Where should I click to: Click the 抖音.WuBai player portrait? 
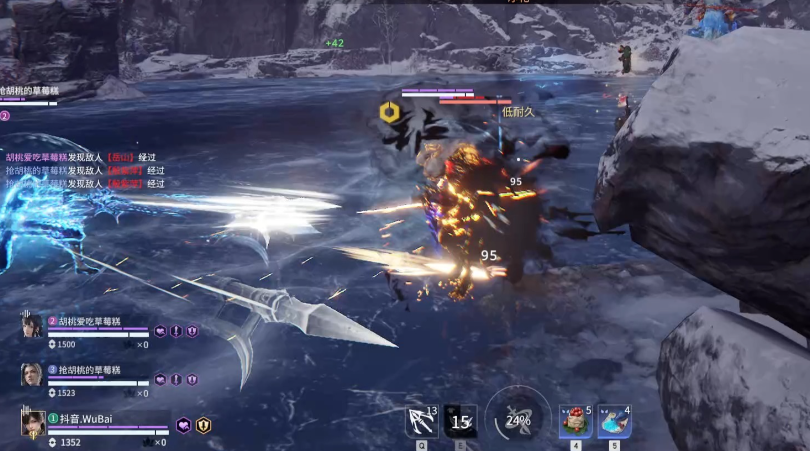32,423
